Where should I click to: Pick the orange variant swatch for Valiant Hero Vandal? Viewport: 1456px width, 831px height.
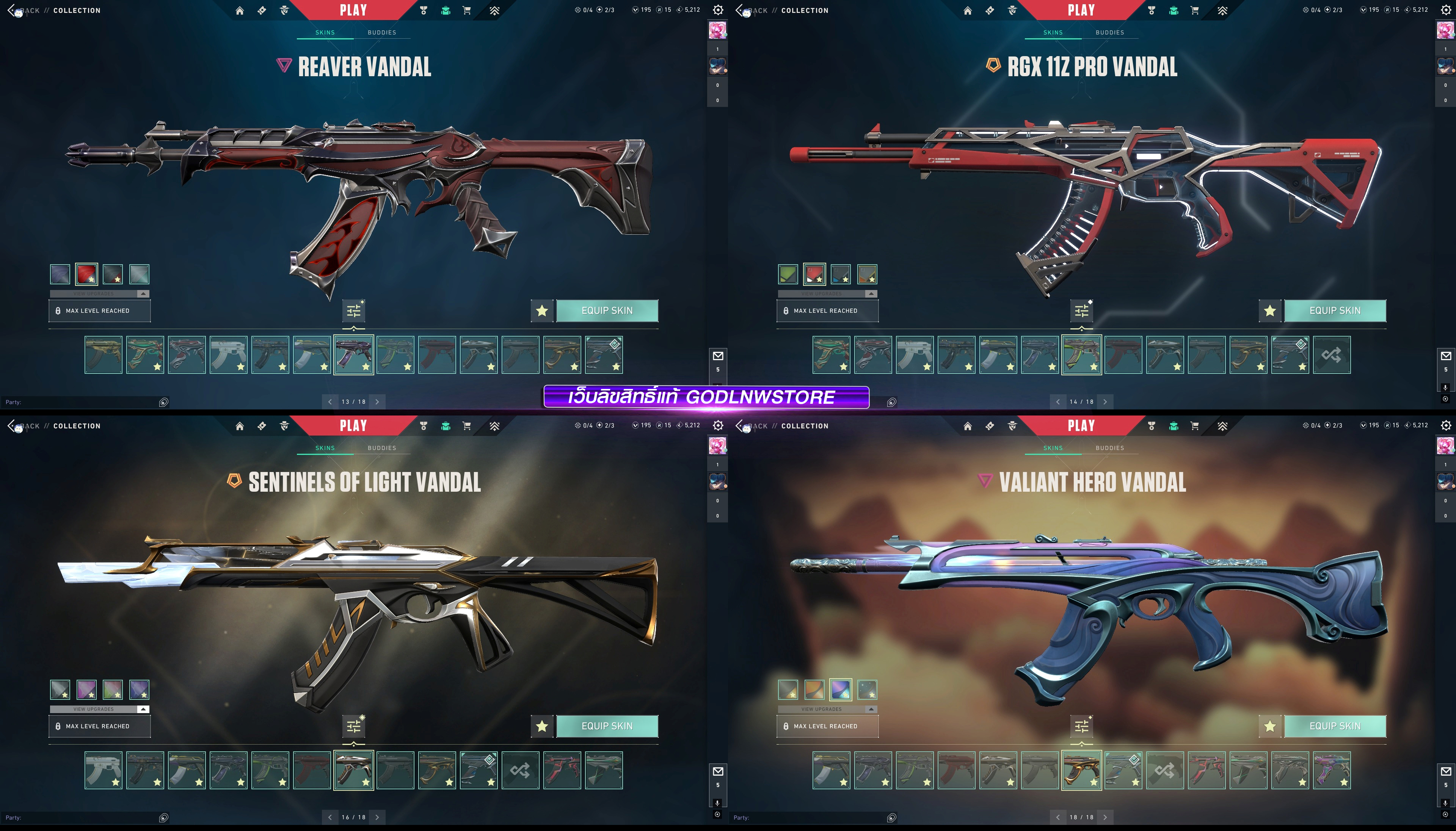pos(814,690)
